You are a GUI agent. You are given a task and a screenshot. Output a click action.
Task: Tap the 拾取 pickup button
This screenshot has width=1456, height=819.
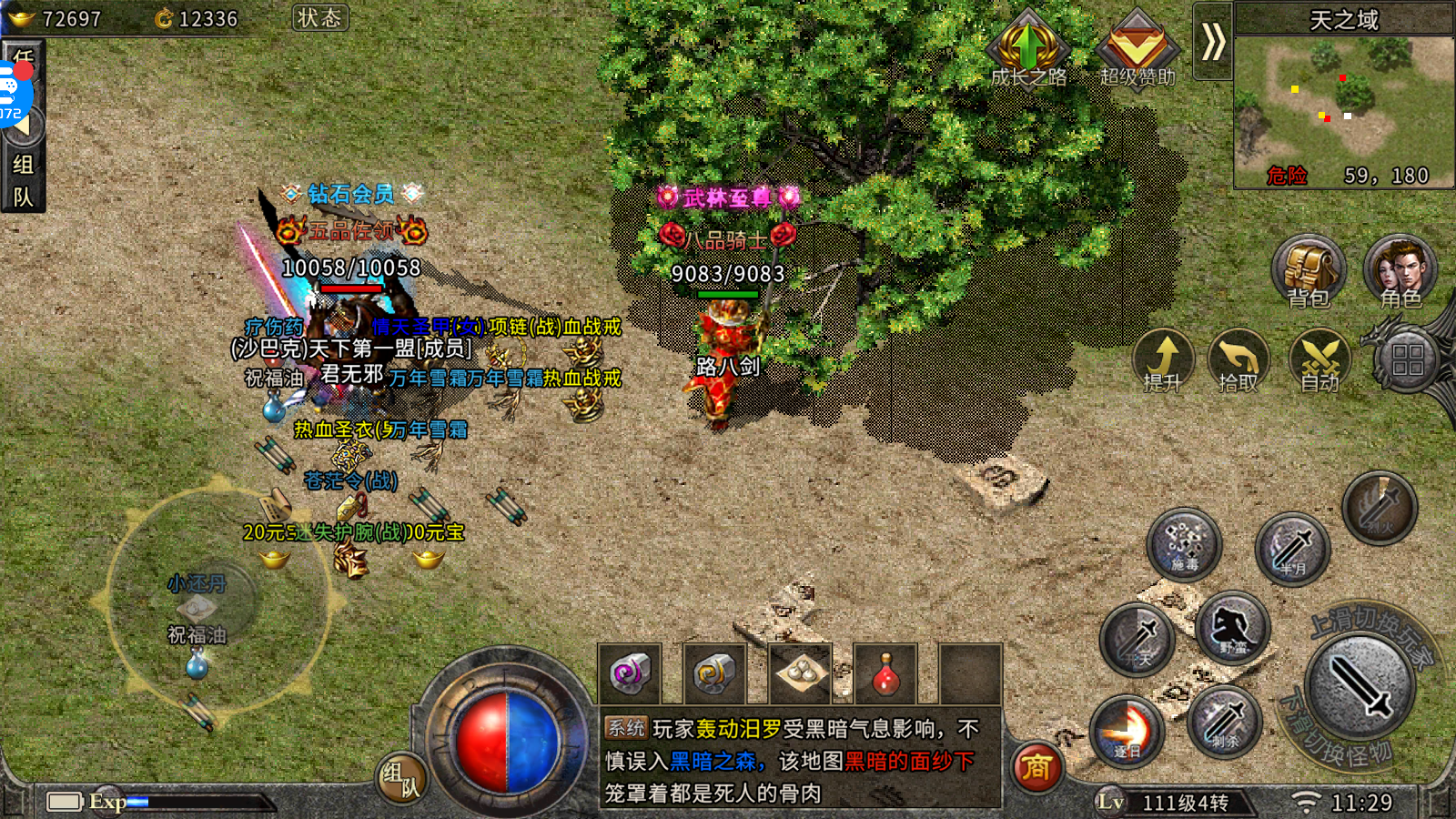[1239, 359]
